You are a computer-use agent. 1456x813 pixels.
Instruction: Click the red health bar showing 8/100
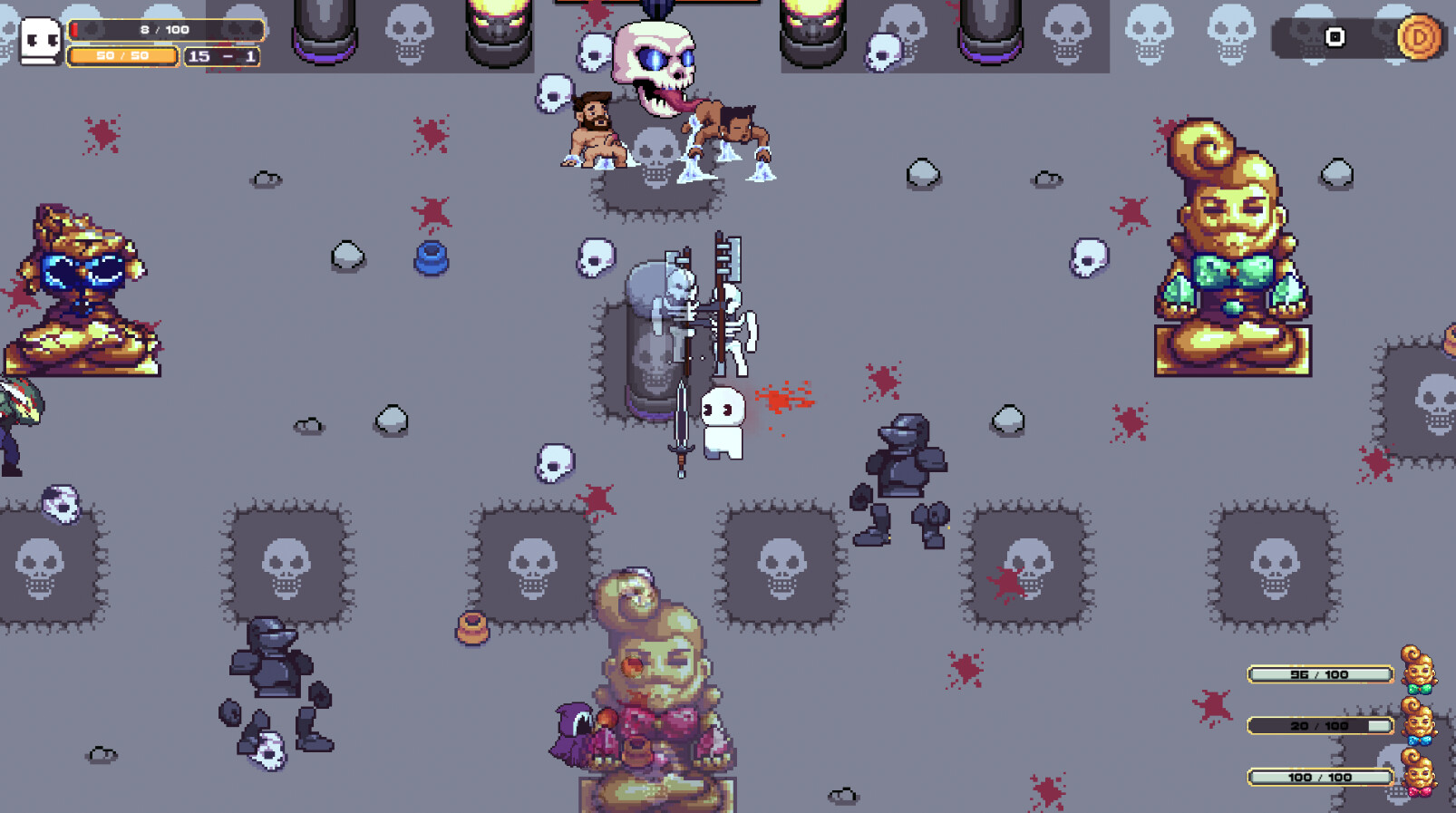(163, 28)
